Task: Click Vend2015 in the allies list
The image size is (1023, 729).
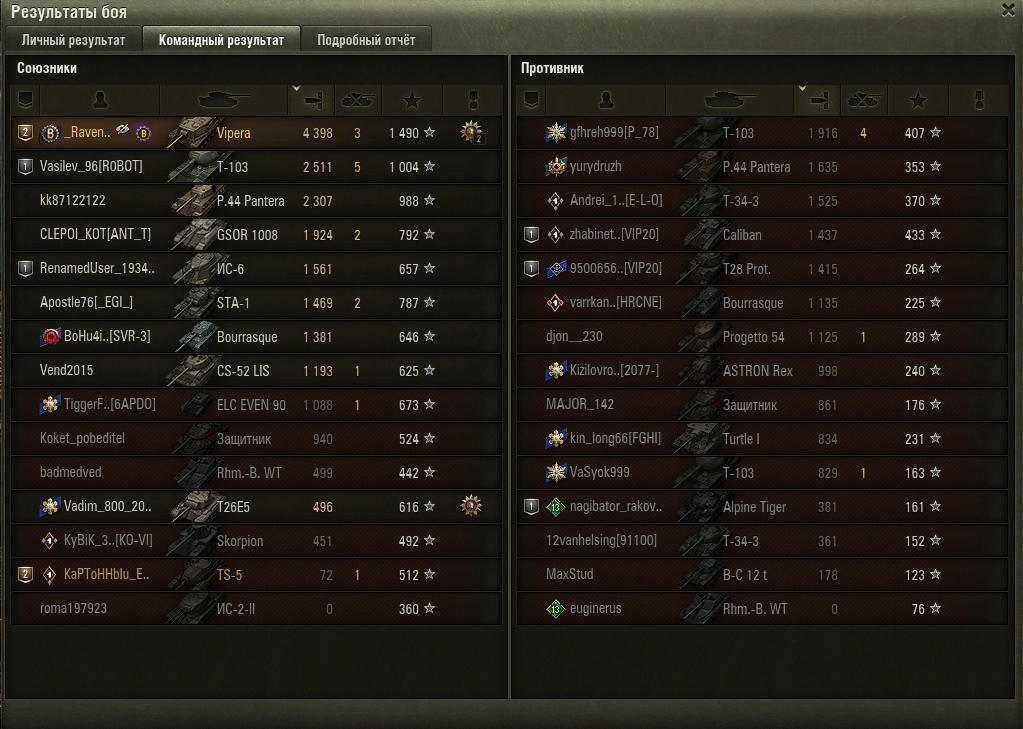Action: click(x=67, y=371)
